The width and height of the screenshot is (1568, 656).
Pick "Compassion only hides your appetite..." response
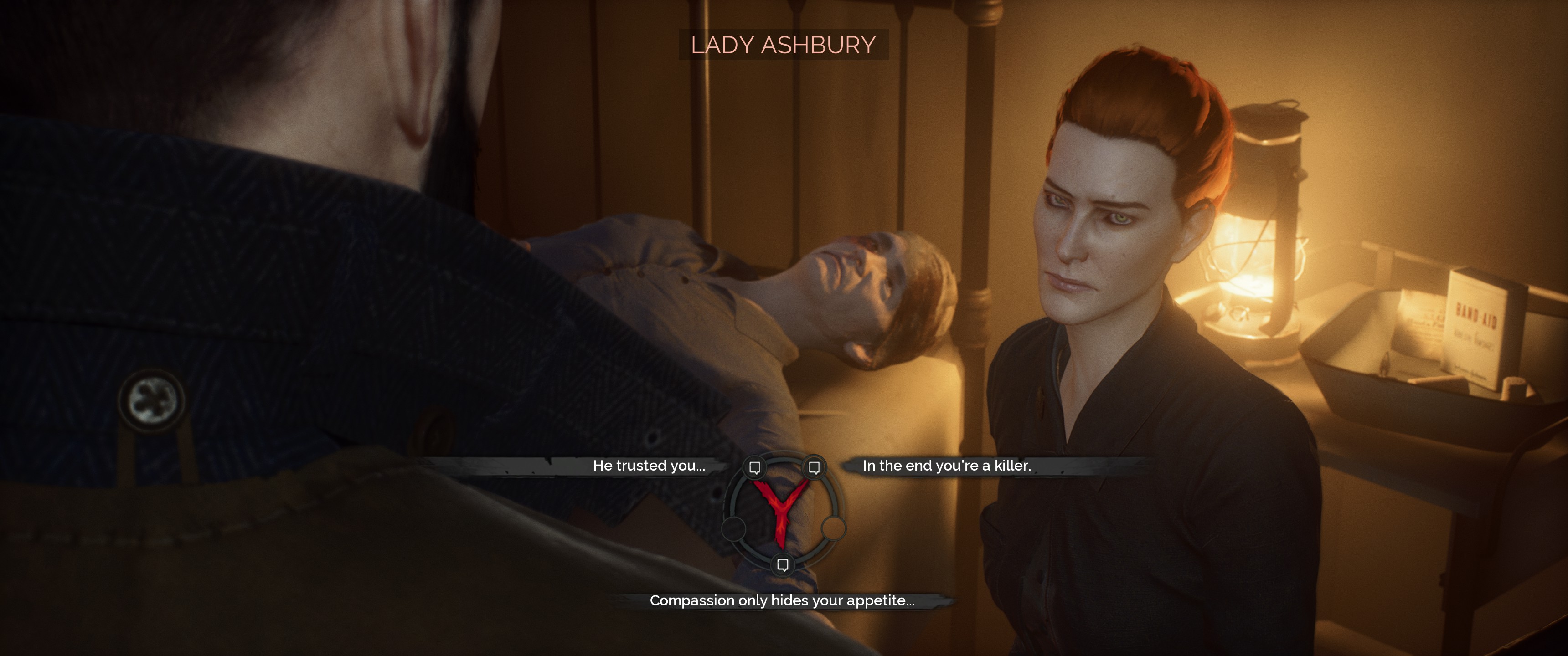click(x=782, y=600)
